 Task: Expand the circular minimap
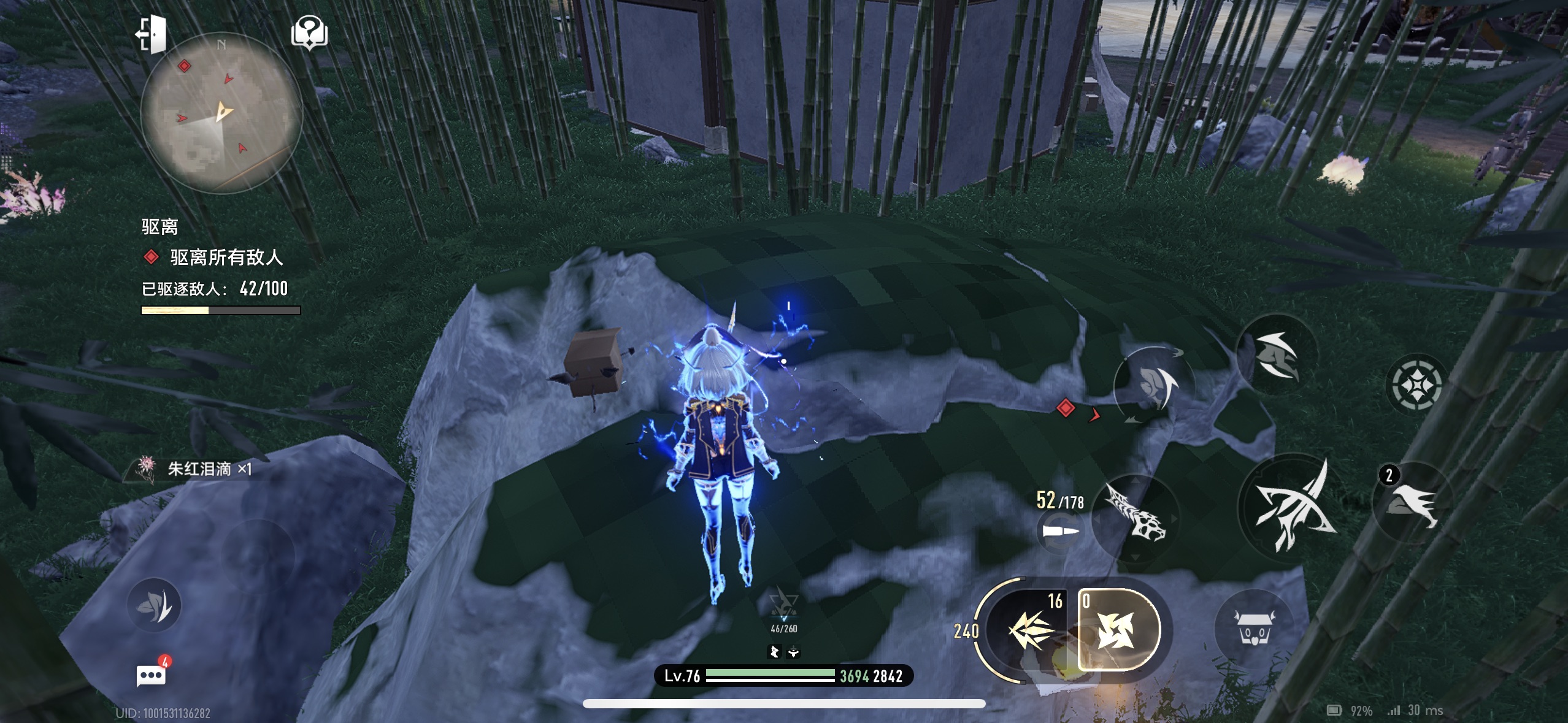[221, 113]
